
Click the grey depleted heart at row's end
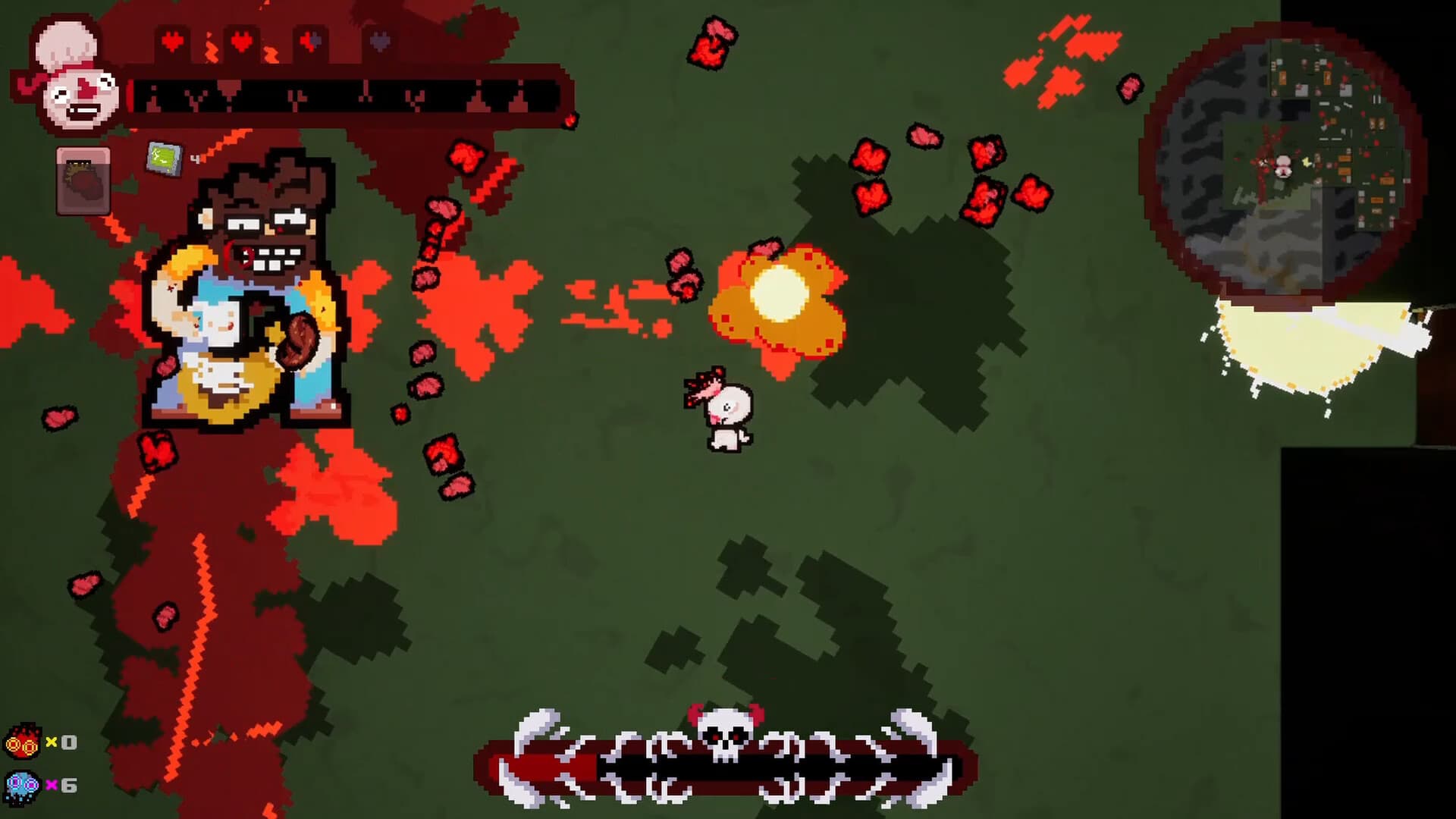point(379,42)
